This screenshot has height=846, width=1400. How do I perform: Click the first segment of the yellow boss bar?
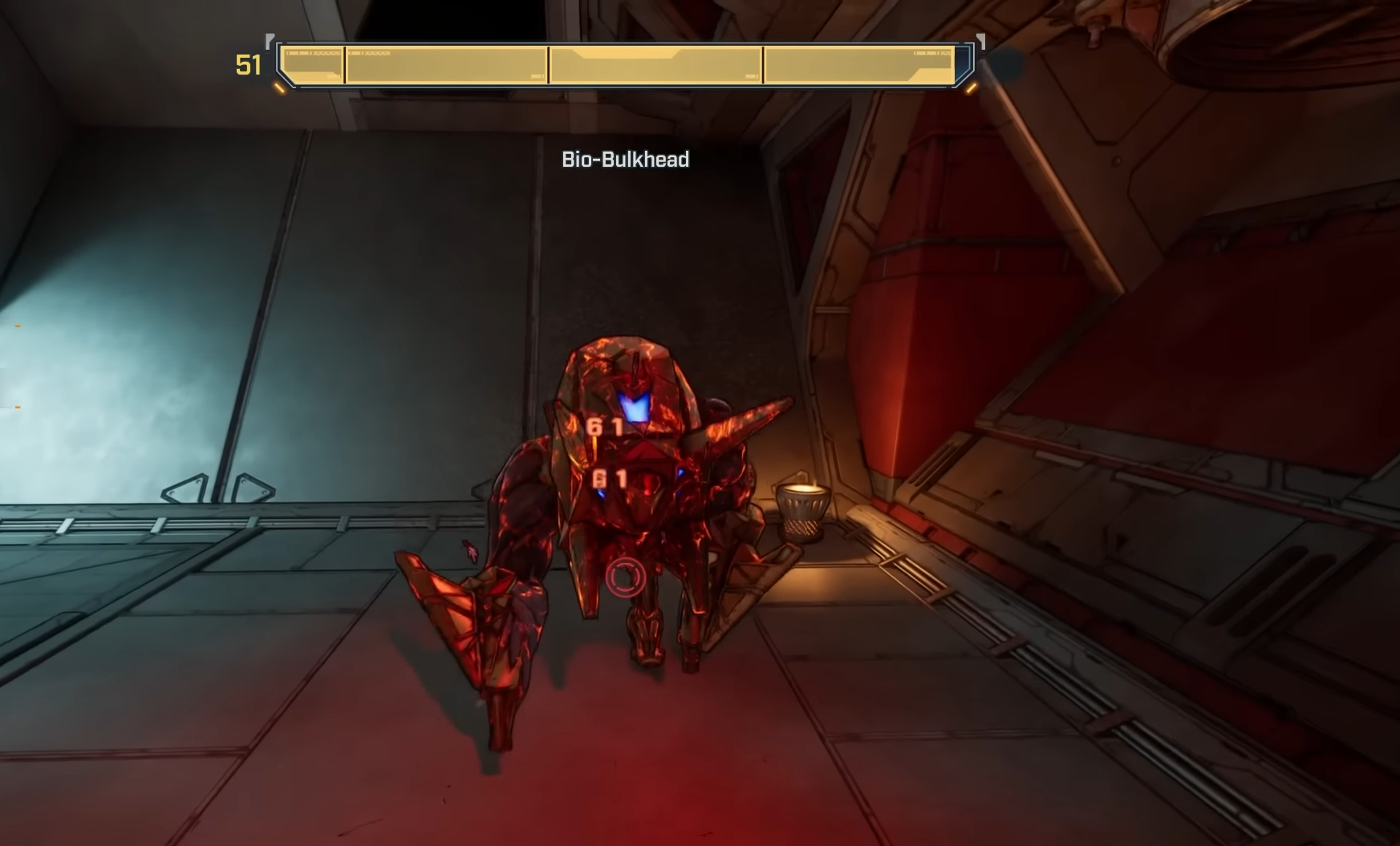309,64
